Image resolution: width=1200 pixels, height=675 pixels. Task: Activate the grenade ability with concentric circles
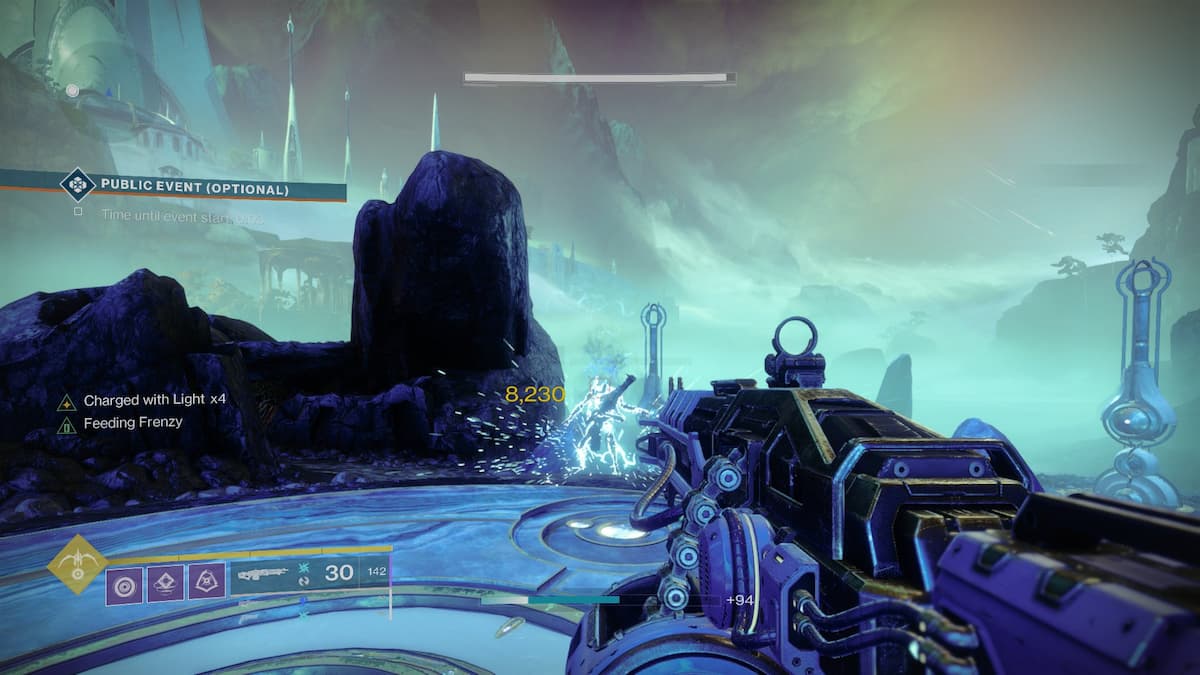tap(124, 584)
